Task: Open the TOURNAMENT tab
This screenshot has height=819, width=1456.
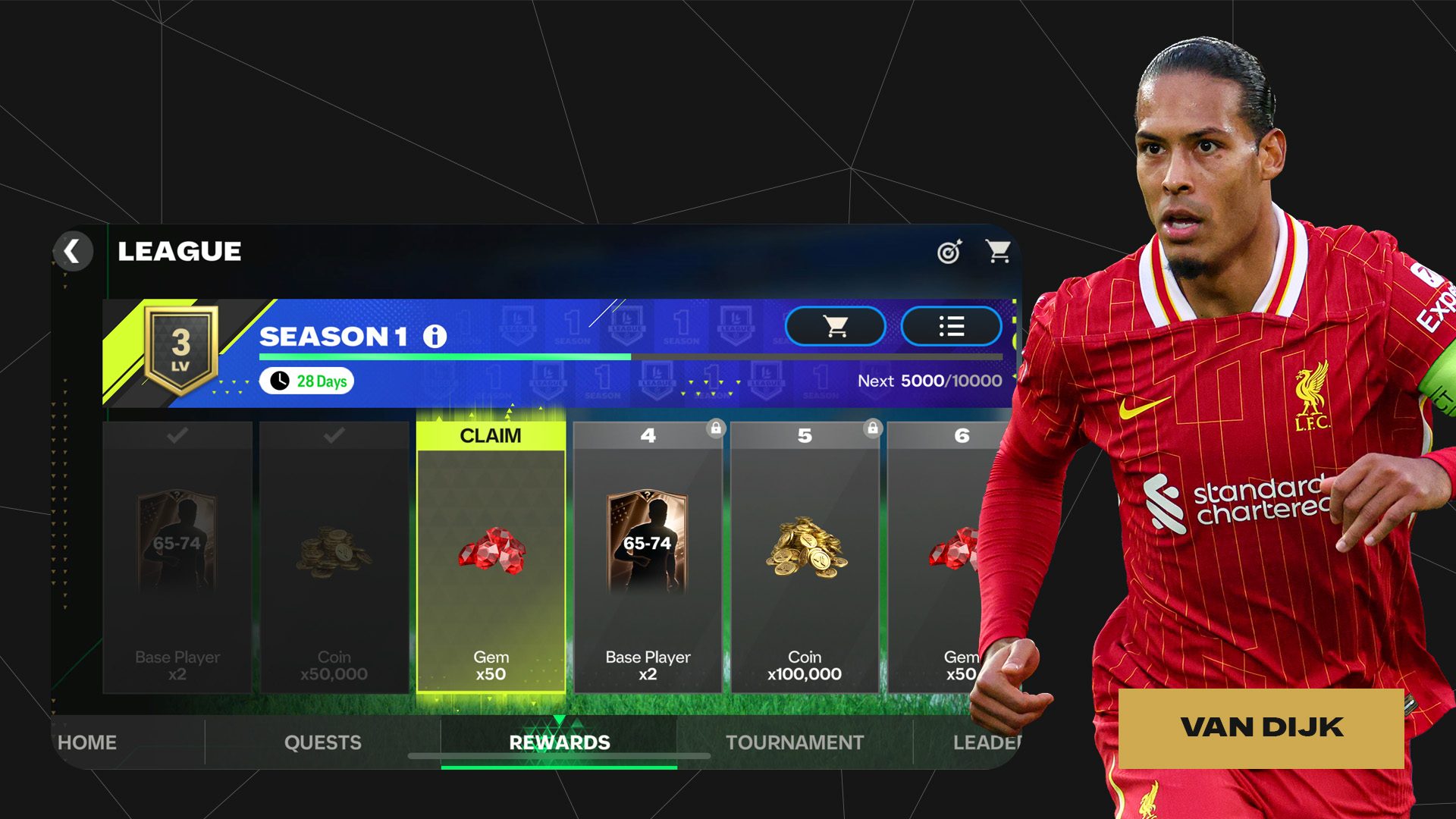Action: 795,742
